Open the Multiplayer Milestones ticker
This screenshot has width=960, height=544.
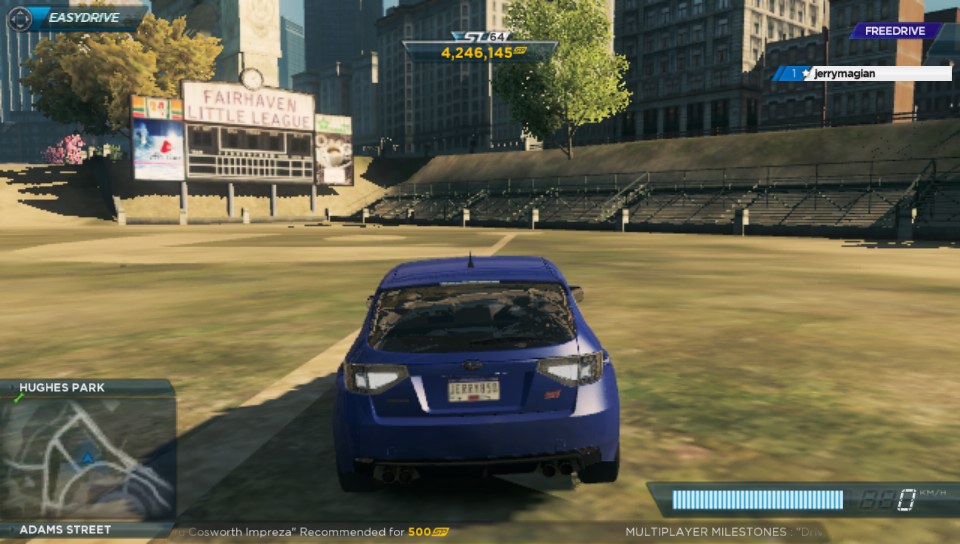(718, 532)
